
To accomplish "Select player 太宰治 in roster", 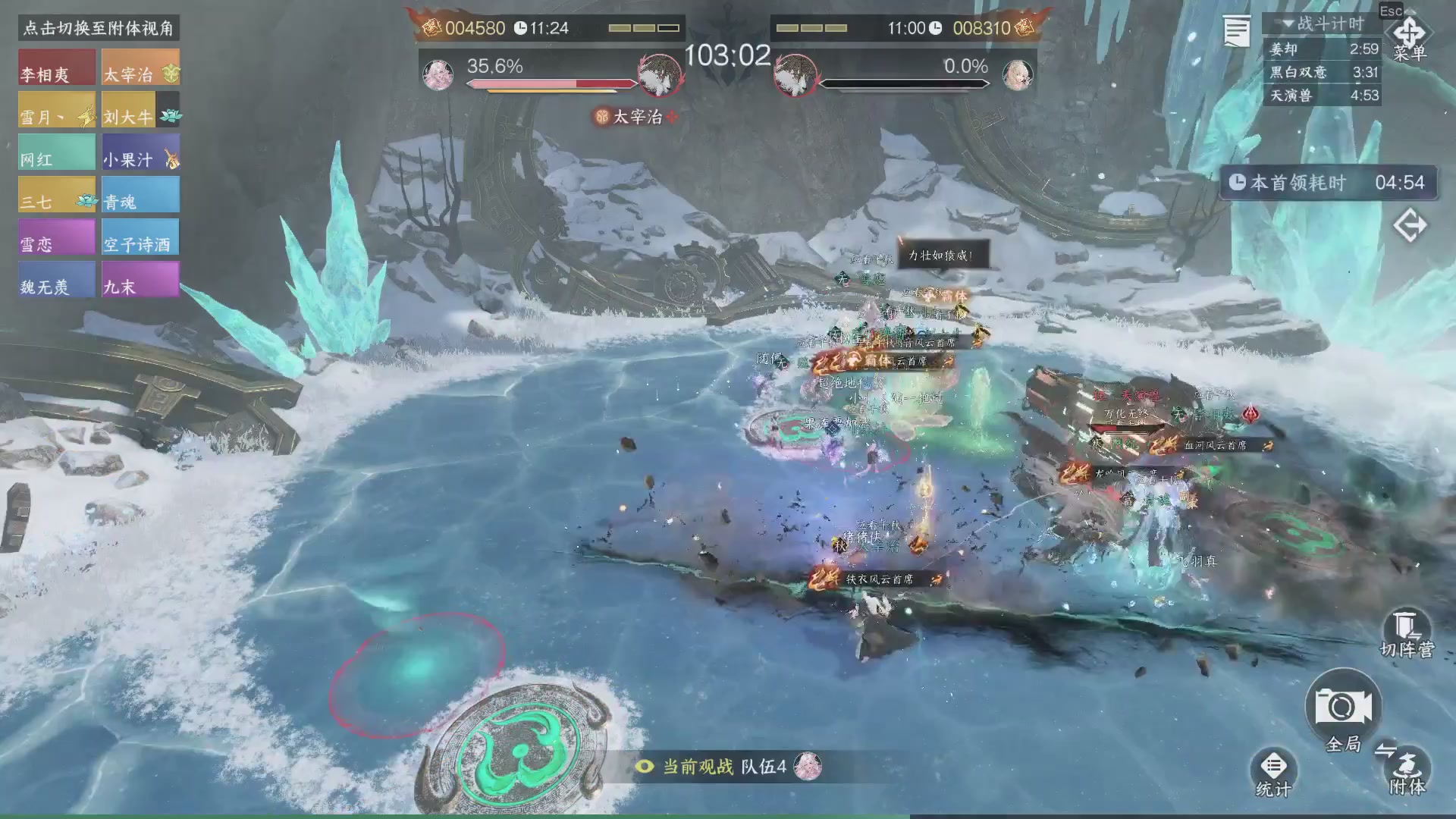I will click(140, 67).
